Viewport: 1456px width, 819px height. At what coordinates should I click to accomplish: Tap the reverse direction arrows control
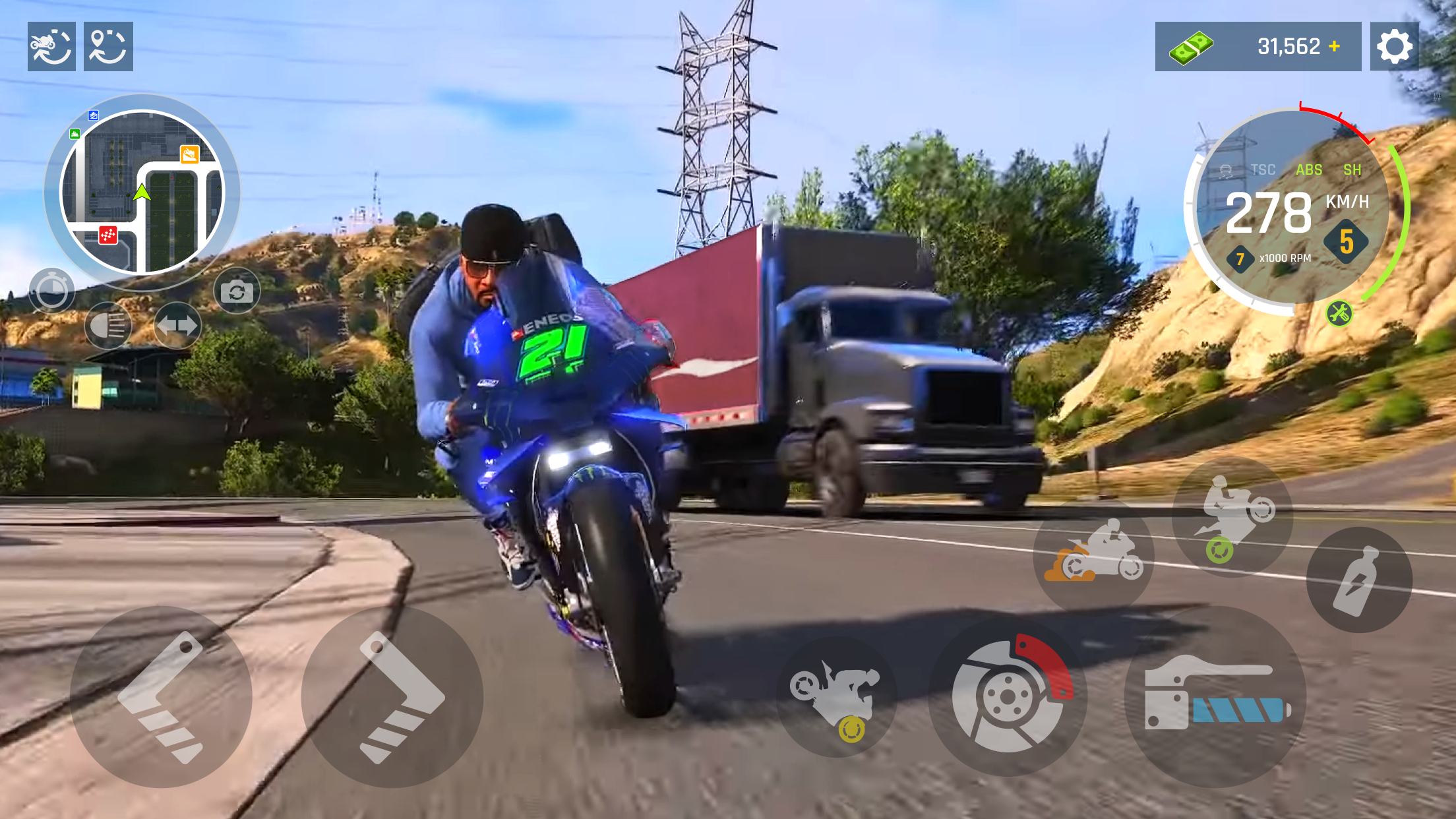pyautogui.click(x=177, y=326)
